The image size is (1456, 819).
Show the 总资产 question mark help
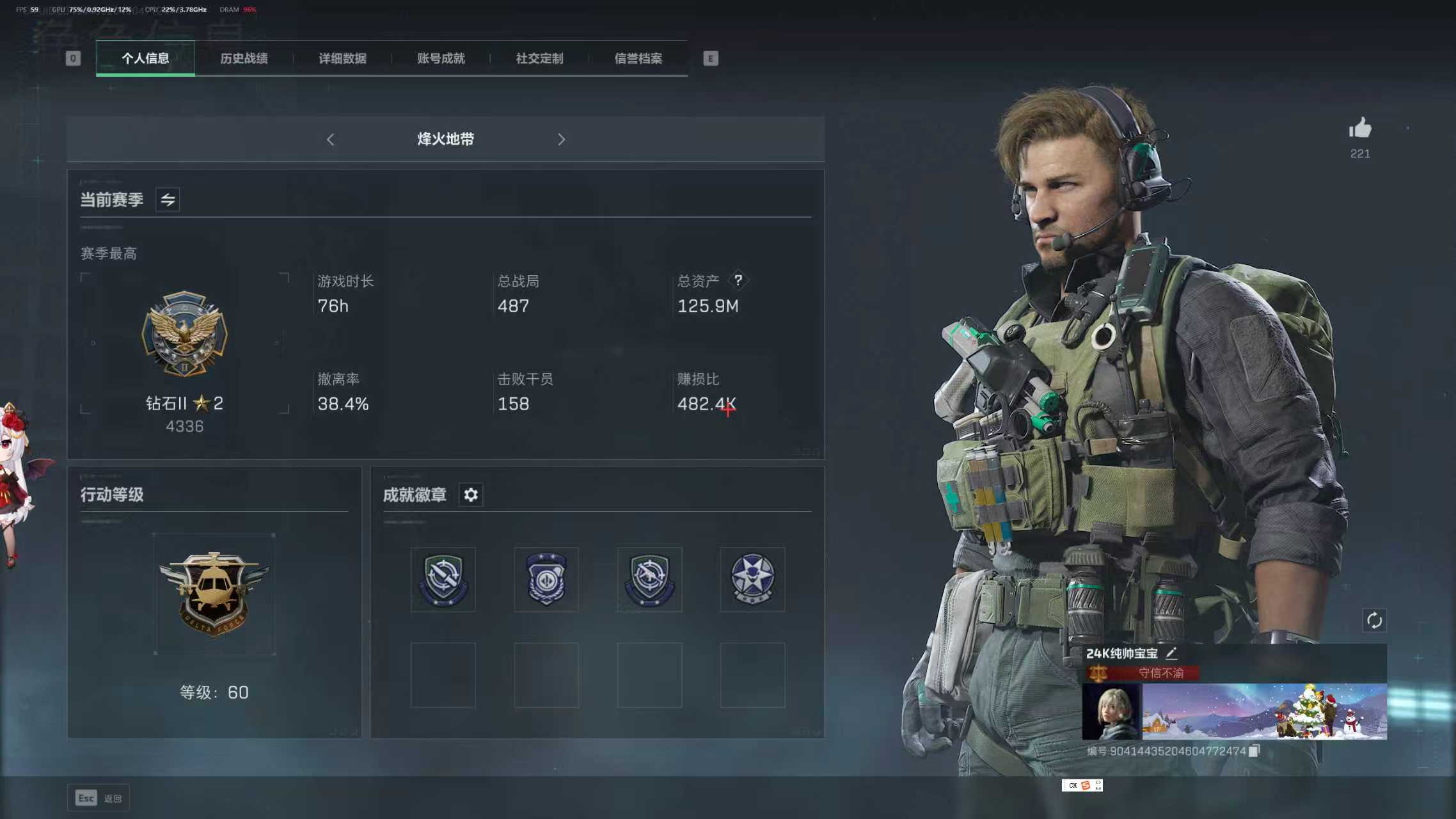click(738, 280)
